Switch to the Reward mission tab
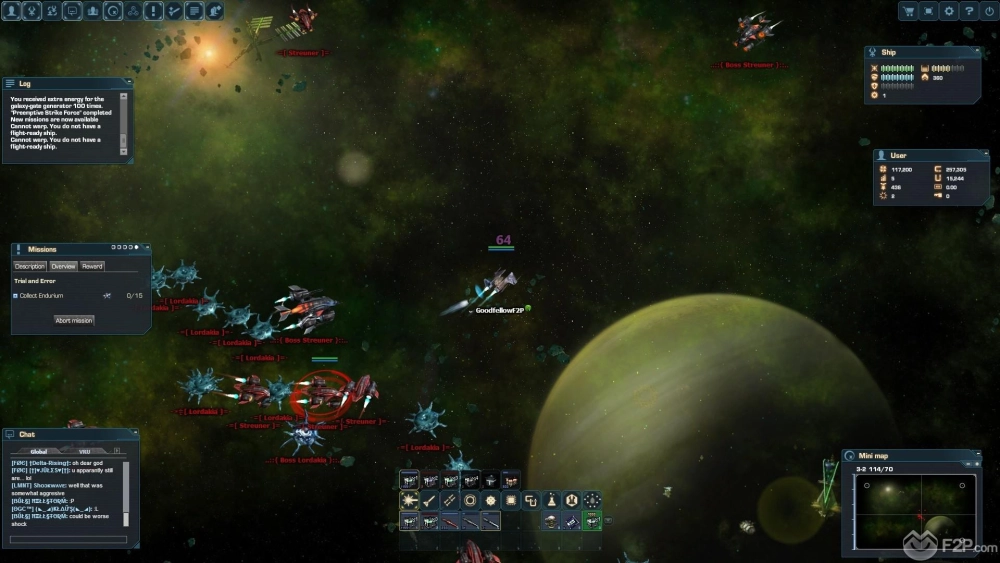 coord(92,266)
